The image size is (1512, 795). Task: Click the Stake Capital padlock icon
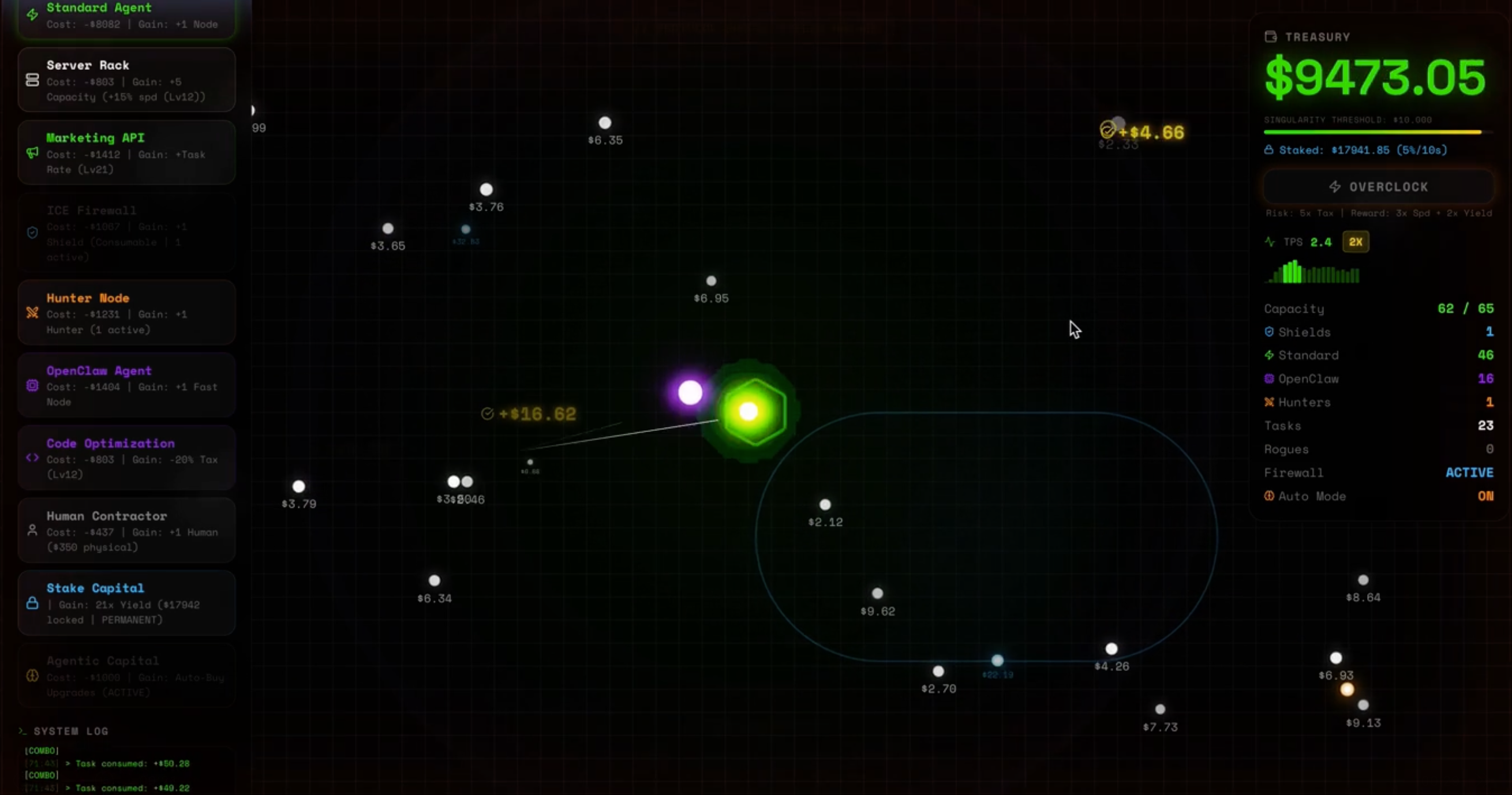(32, 603)
